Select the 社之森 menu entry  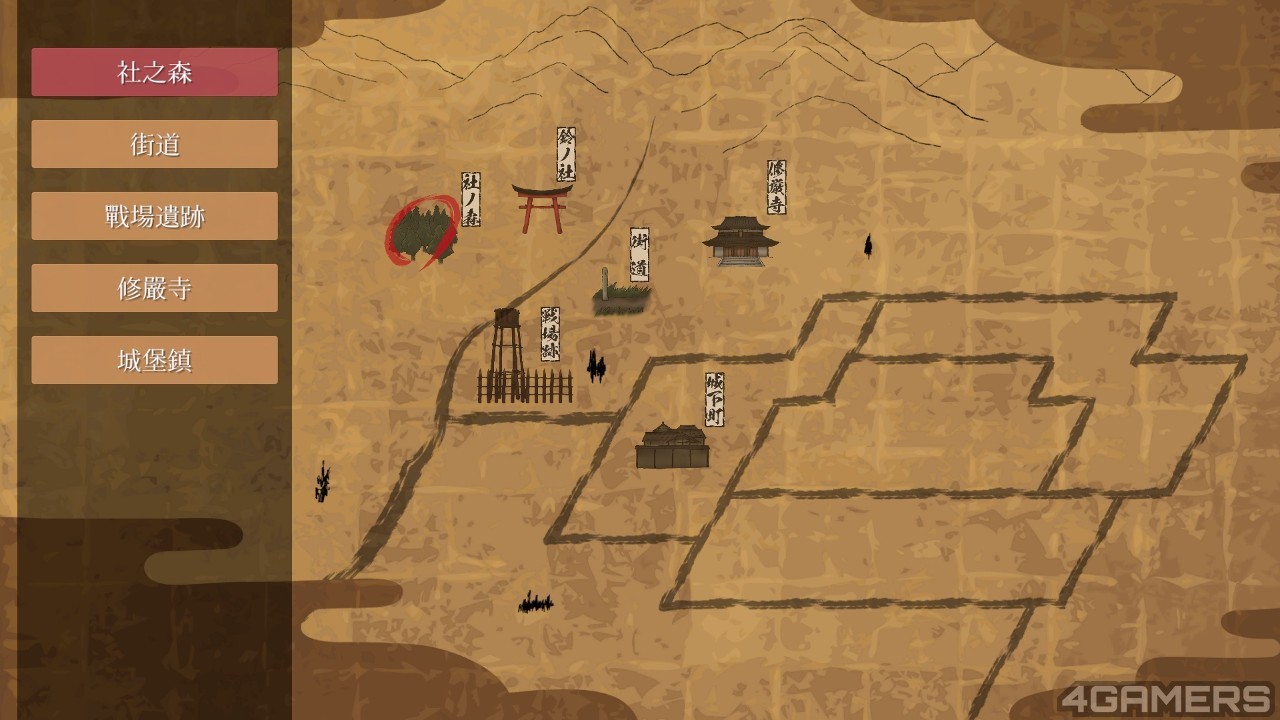tap(154, 72)
